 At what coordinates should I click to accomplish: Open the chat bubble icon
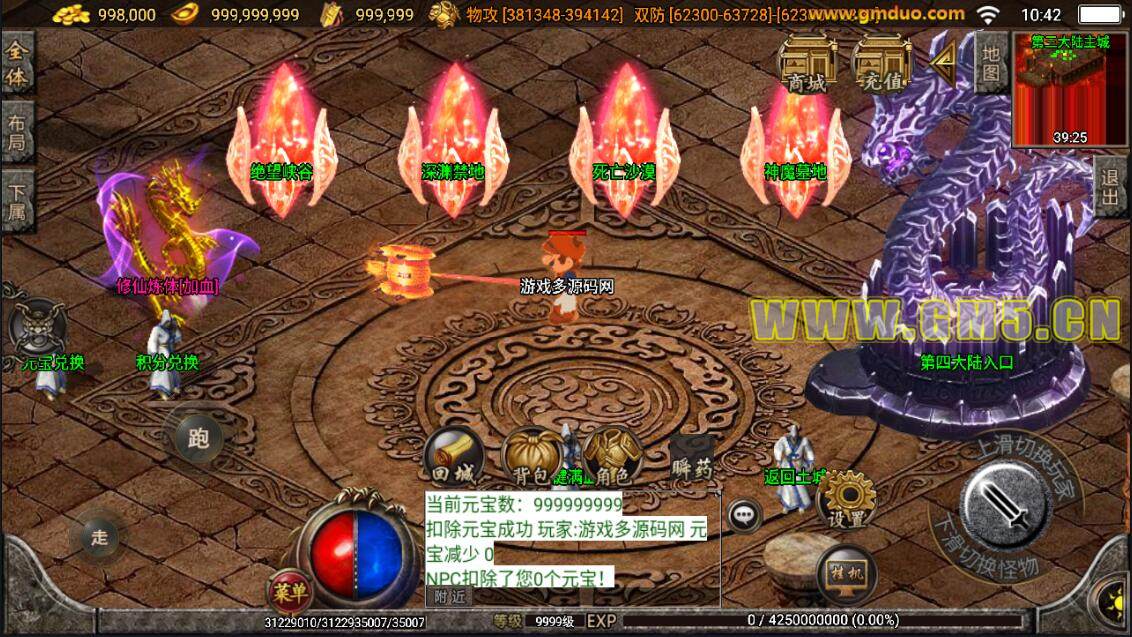743,516
